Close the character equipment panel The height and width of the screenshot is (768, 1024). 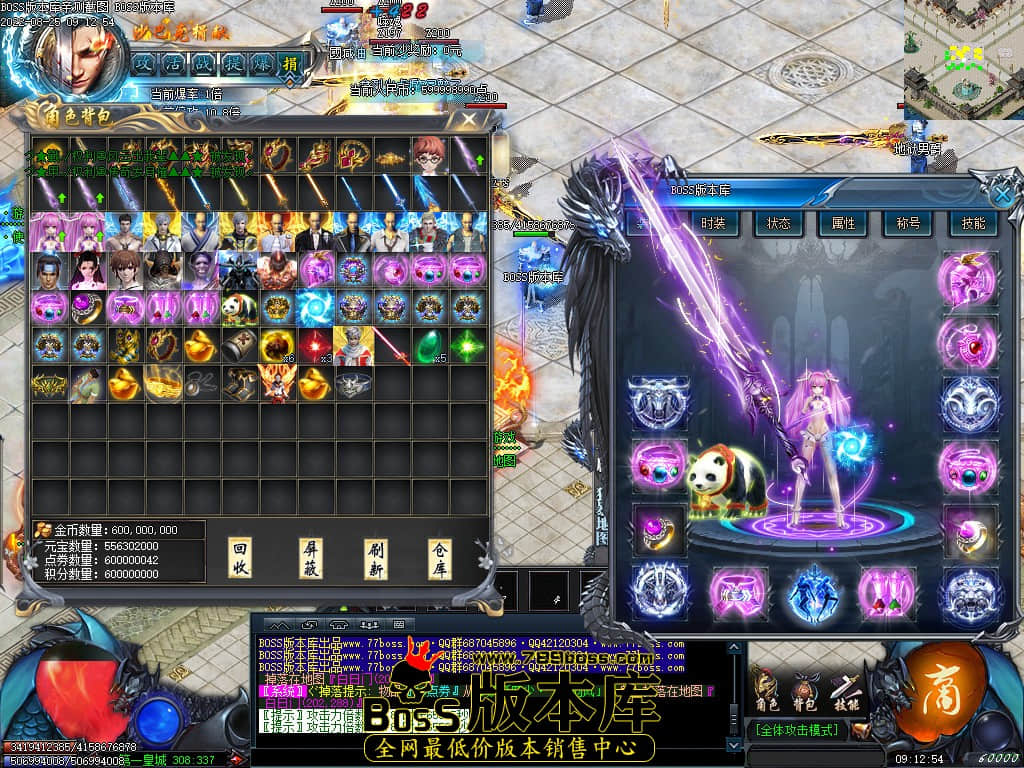(1001, 193)
